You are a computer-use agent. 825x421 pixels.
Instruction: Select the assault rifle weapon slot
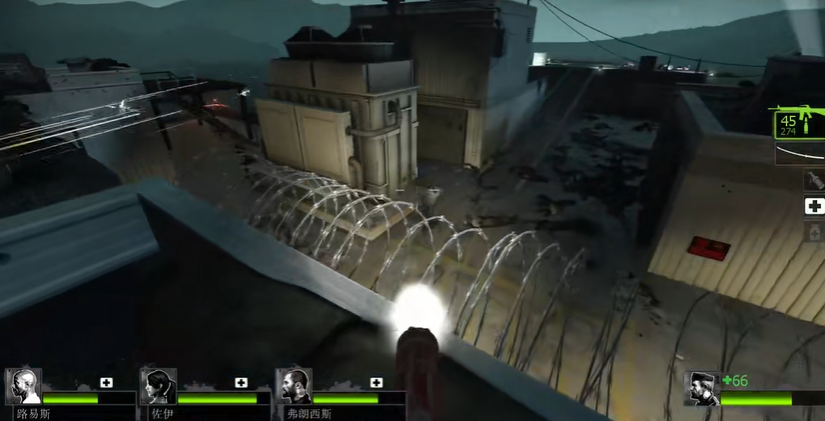[798, 124]
